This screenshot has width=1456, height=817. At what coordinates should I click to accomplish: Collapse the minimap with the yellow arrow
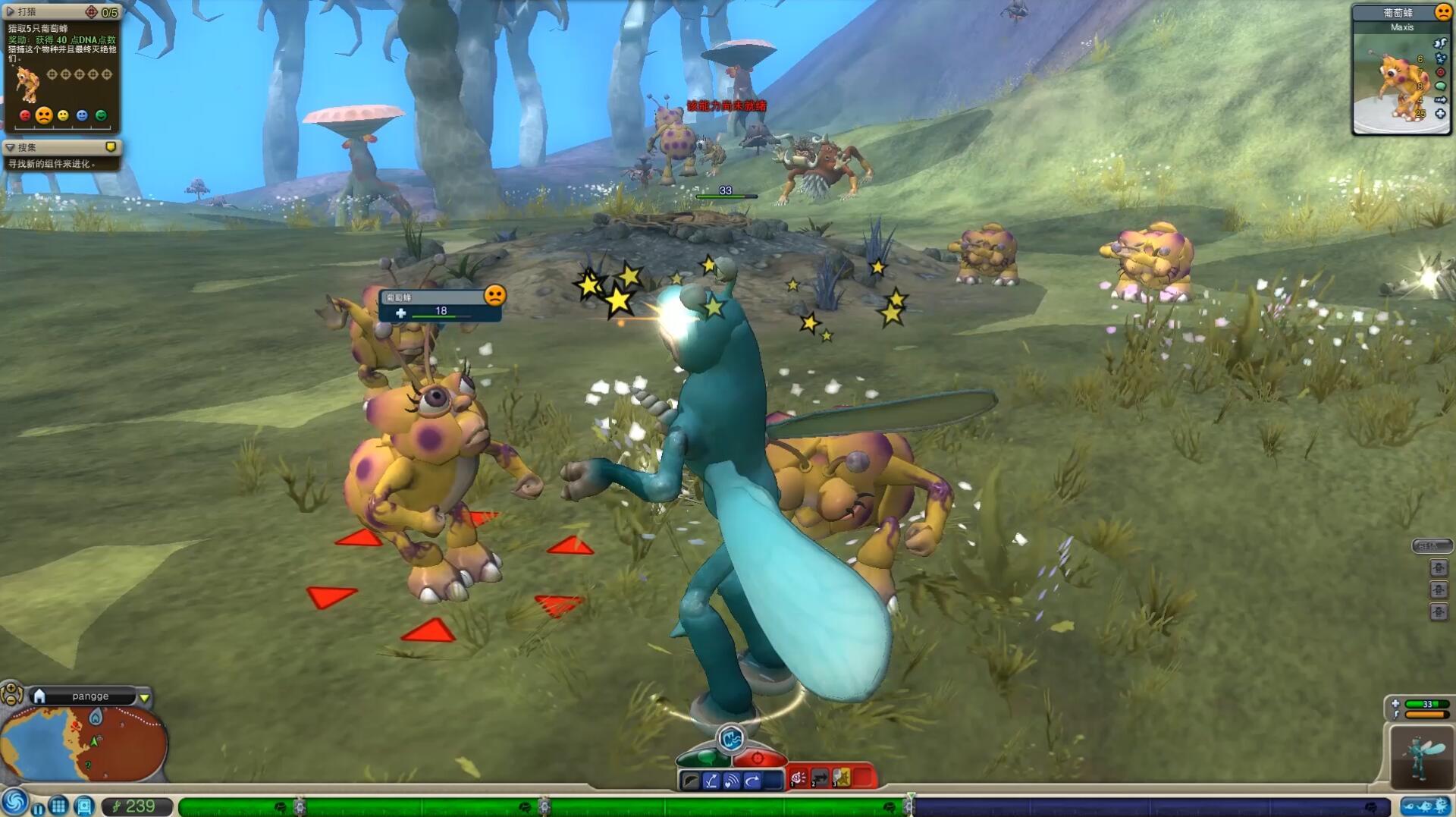point(144,697)
